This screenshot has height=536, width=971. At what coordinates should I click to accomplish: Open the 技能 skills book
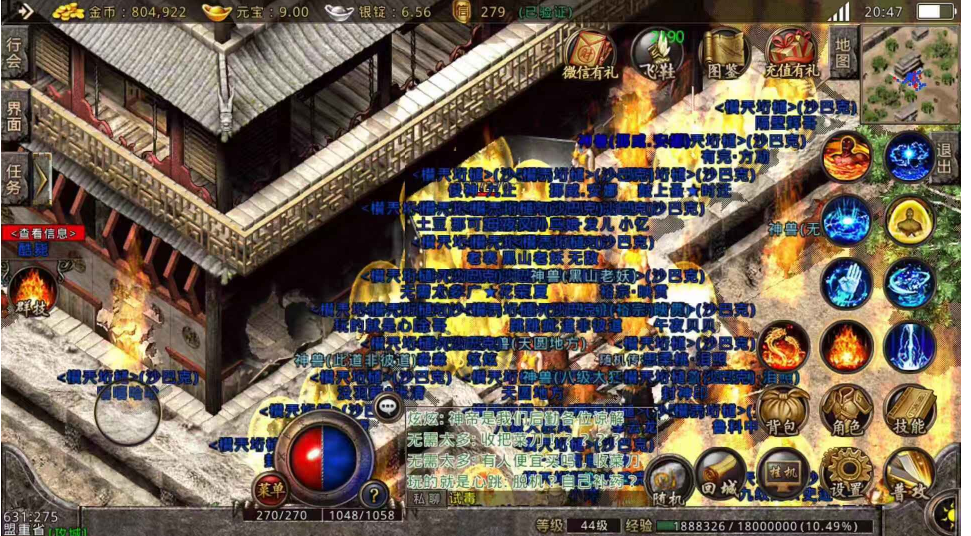(x=909, y=410)
